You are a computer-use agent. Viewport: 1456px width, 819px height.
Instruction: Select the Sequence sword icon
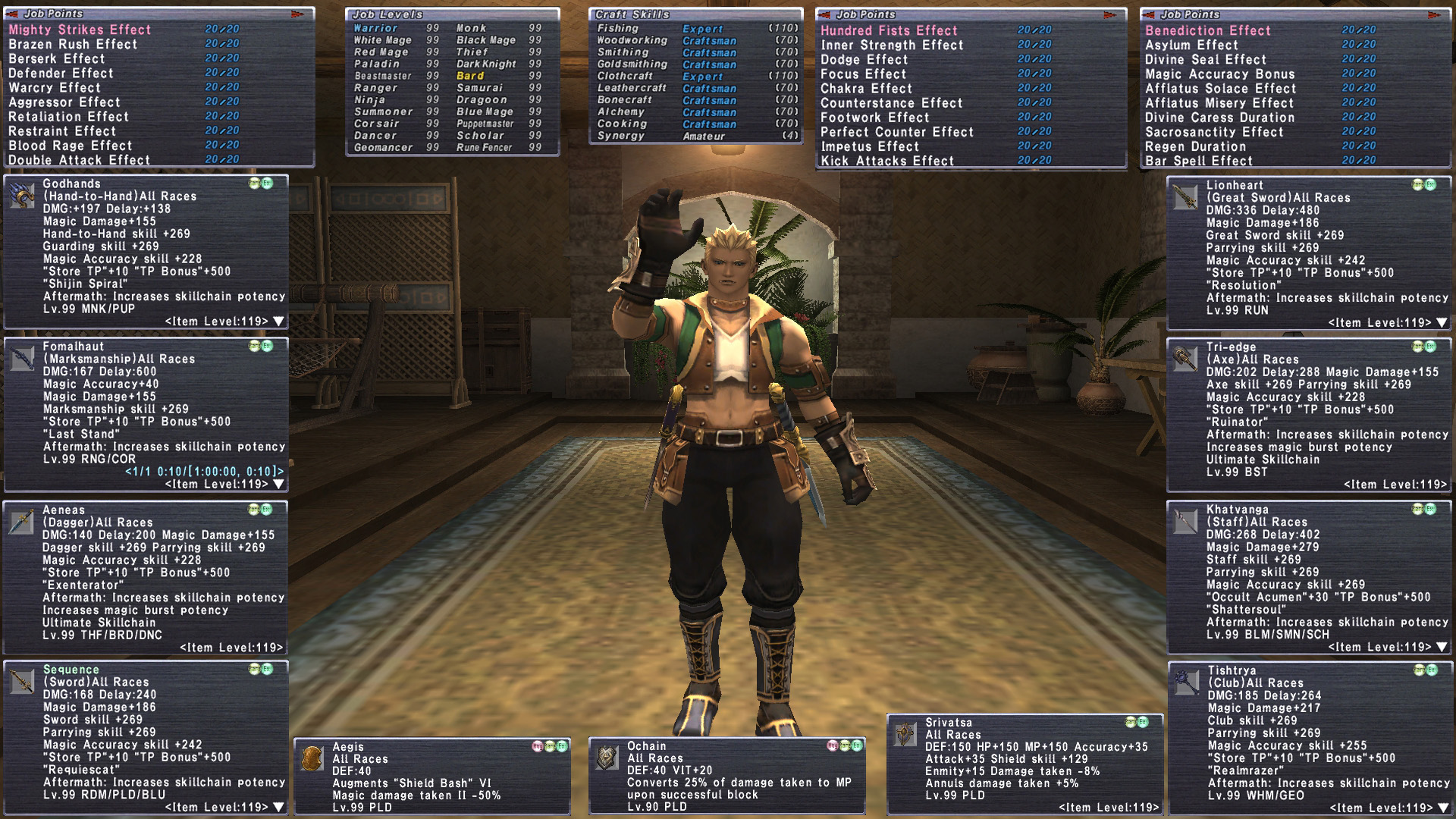(22, 682)
